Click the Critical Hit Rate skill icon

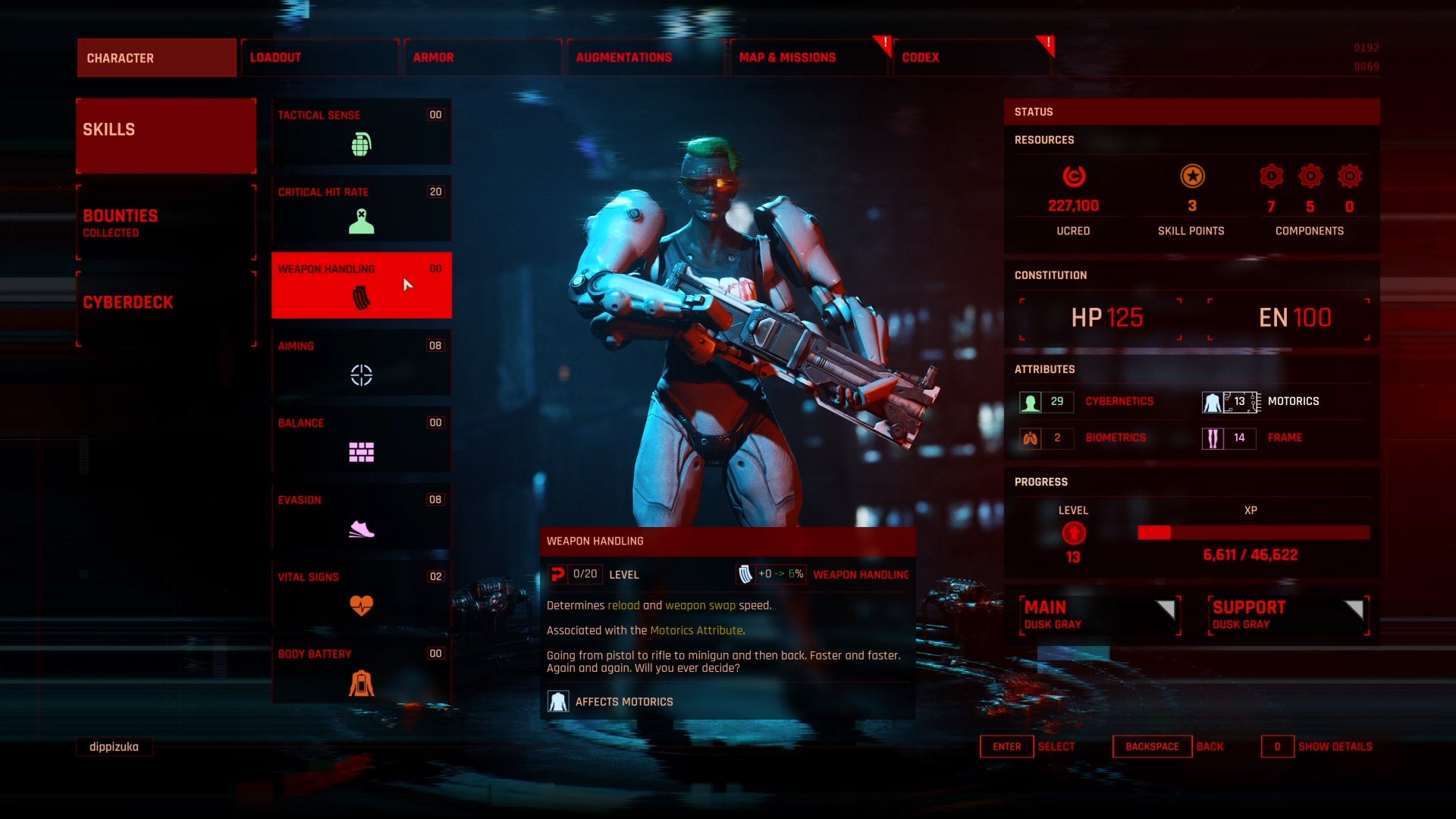[362, 220]
